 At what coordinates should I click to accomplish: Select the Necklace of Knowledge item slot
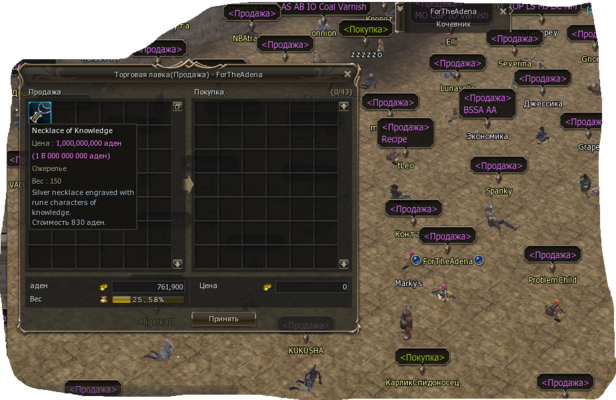41,112
